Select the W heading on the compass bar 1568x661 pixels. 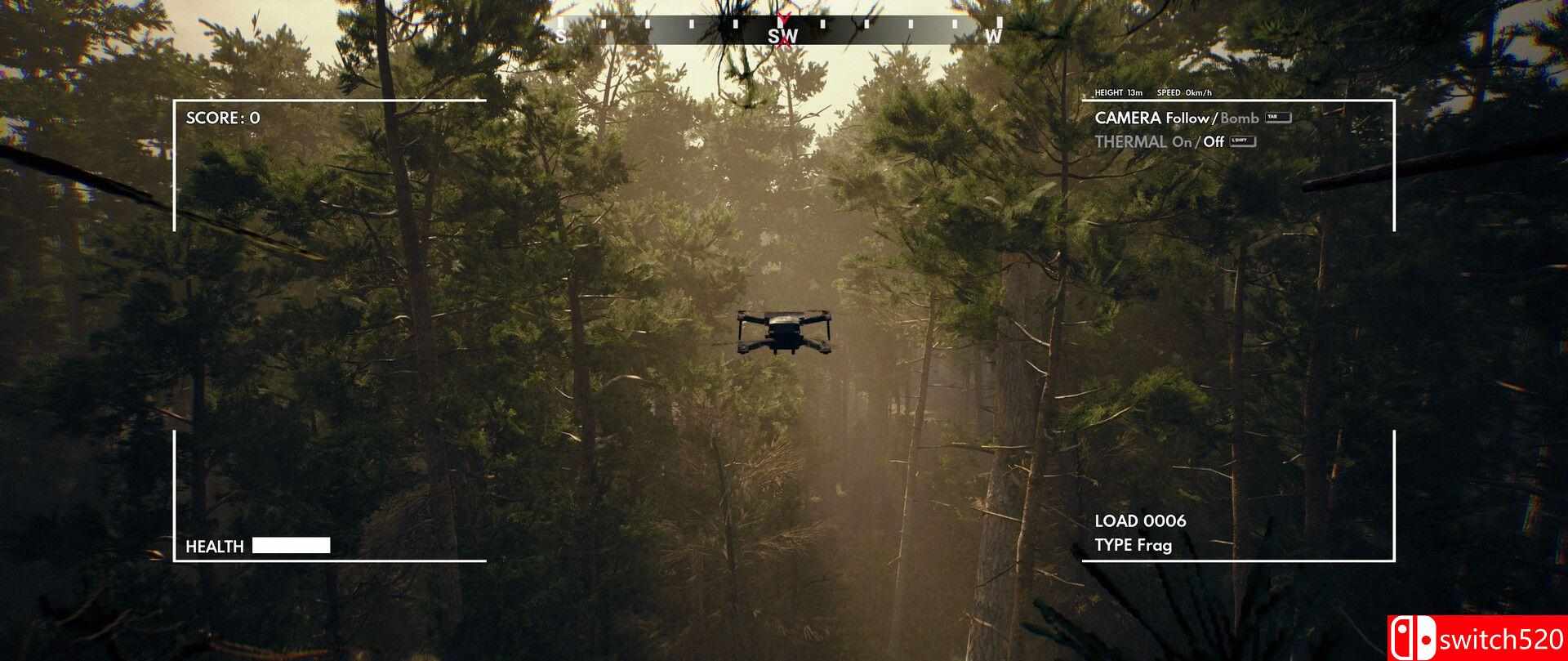992,36
